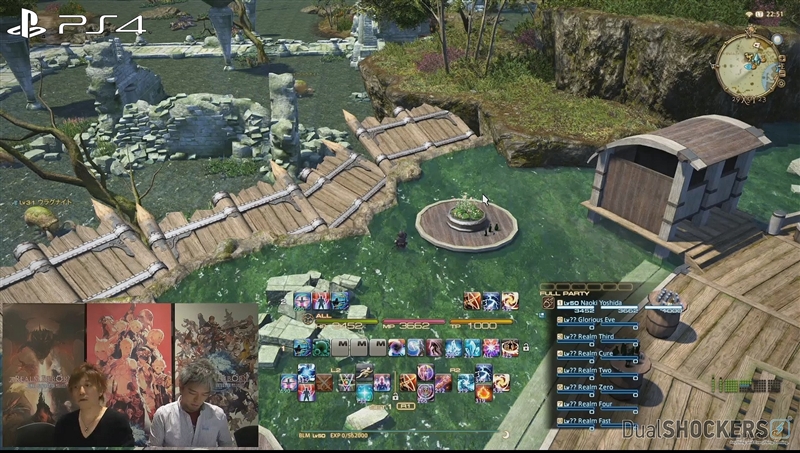Toggle the hotbar padlock beside the main row

tap(526, 347)
